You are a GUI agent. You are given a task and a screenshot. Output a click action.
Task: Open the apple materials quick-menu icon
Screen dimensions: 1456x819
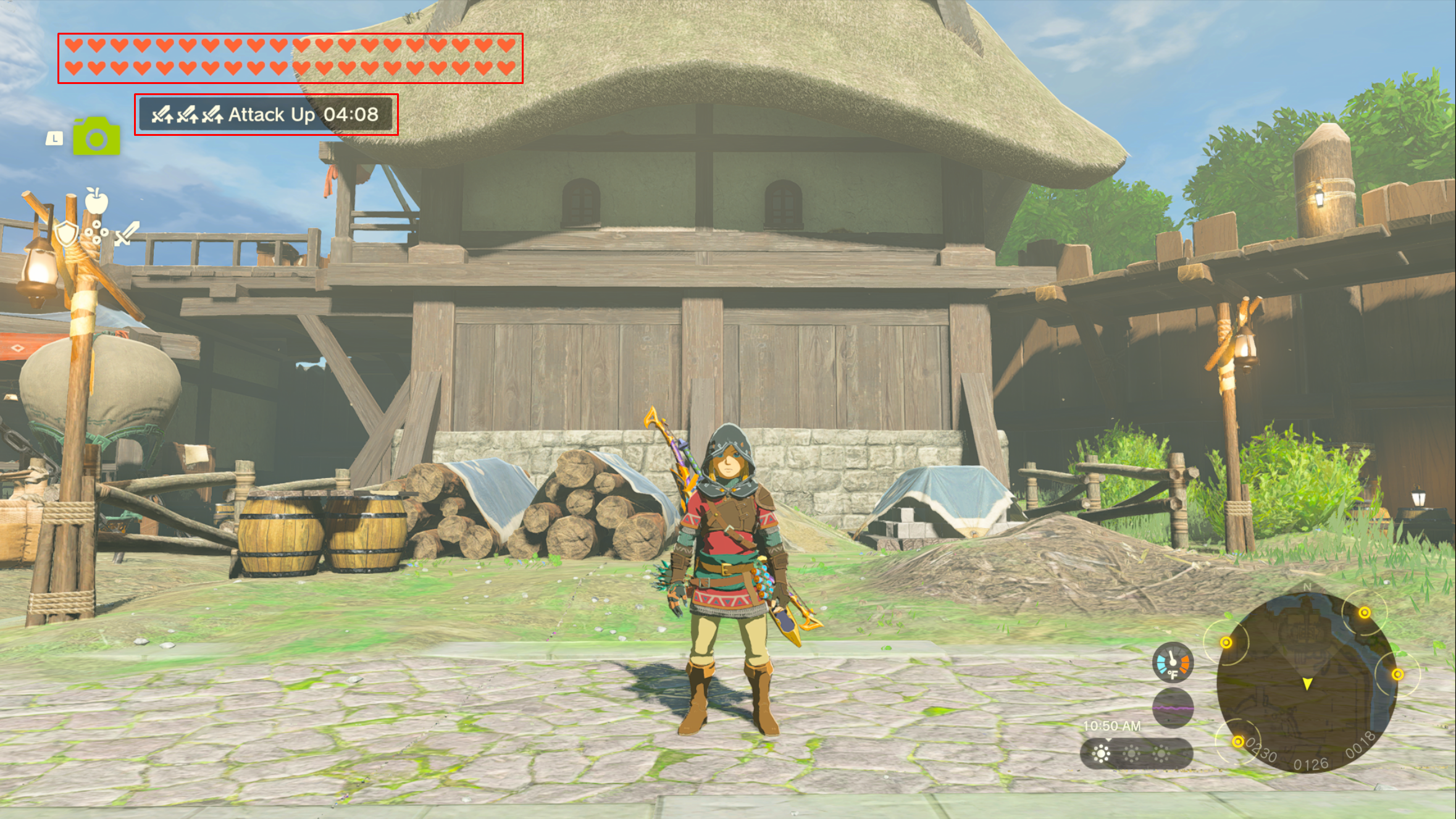(96, 201)
